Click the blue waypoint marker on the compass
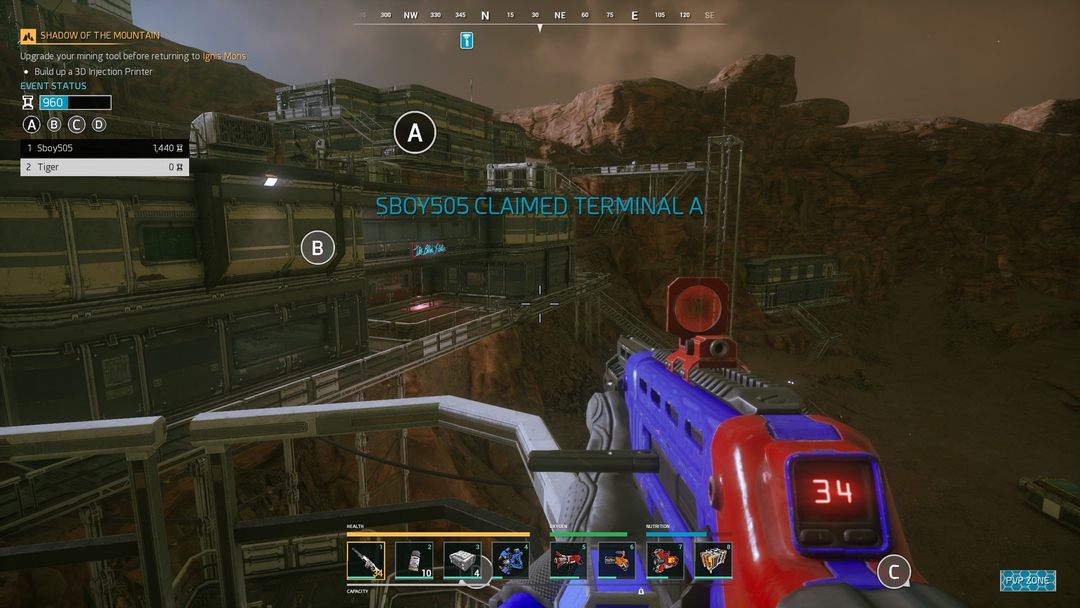 [x=466, y=40]
